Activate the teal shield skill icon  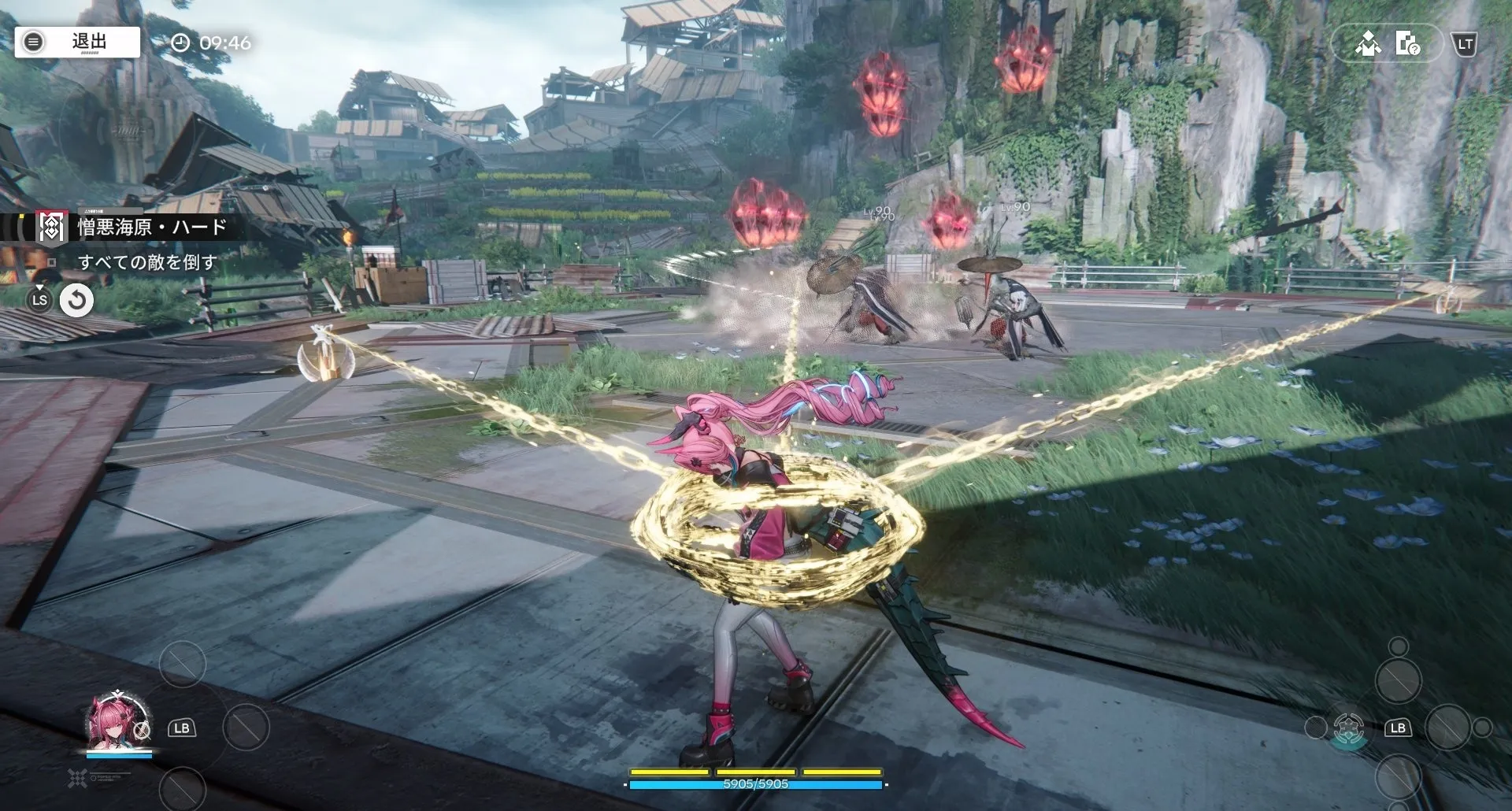[1348, 728]
